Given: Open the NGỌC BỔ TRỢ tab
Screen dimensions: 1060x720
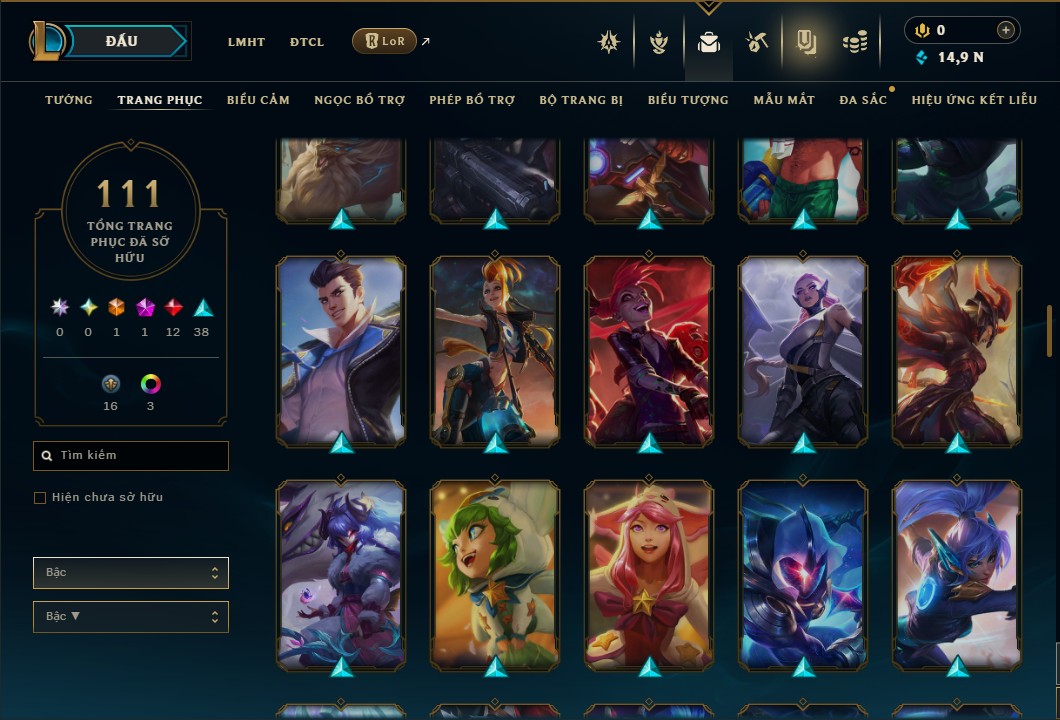Looking at the screenshot, I should [359, 100].
